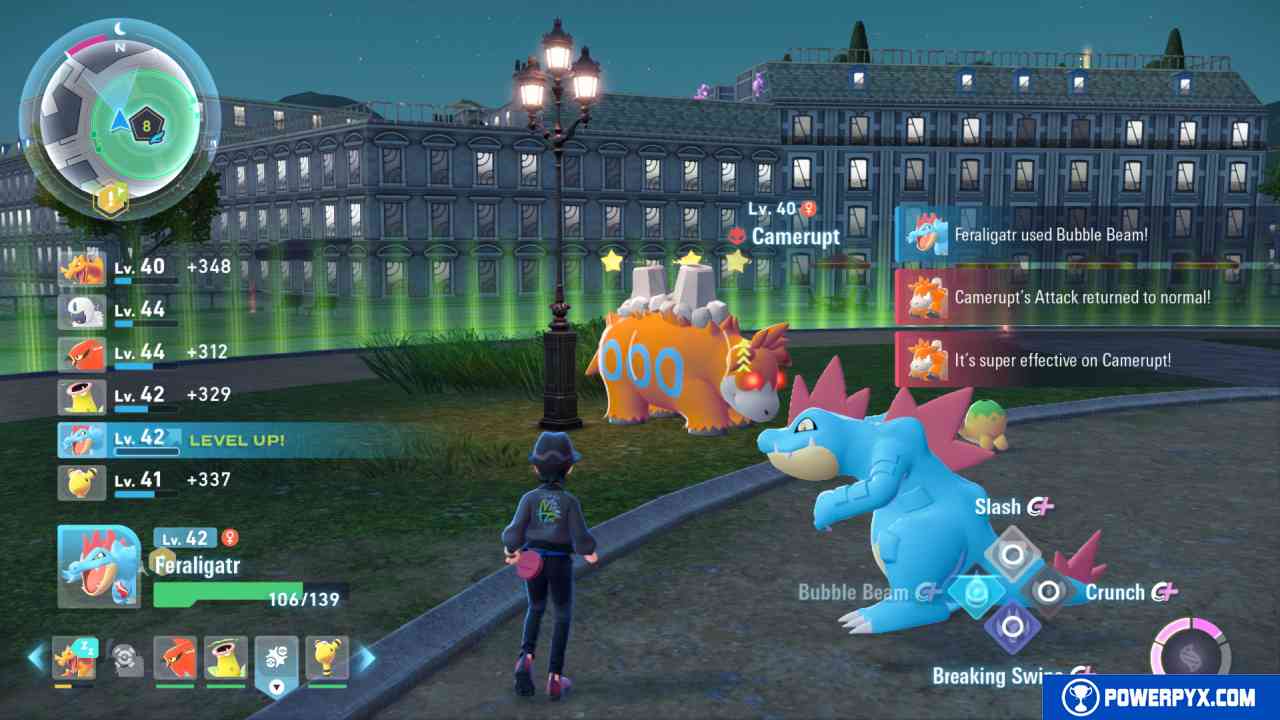Pick the yellow big-mouthed Pokémon in the quick bar
The image size is (1280, 720).
226,658
